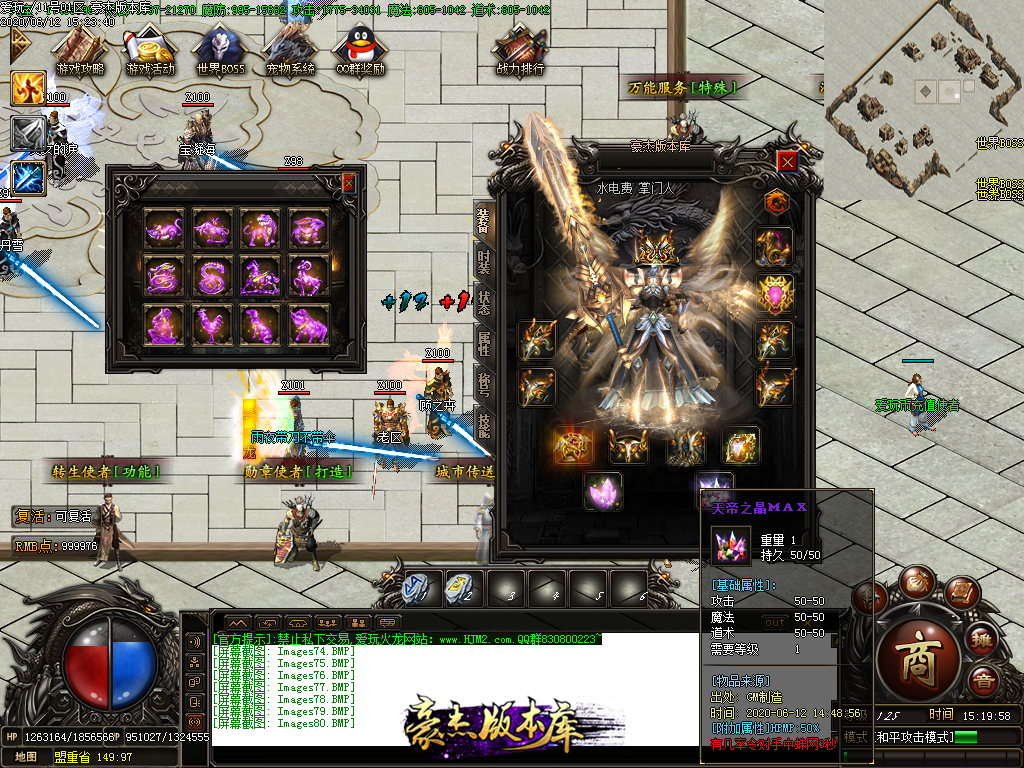Switch to the 技能 skills tab
Screen dimensions: 1024x768
tap(483, 425)
